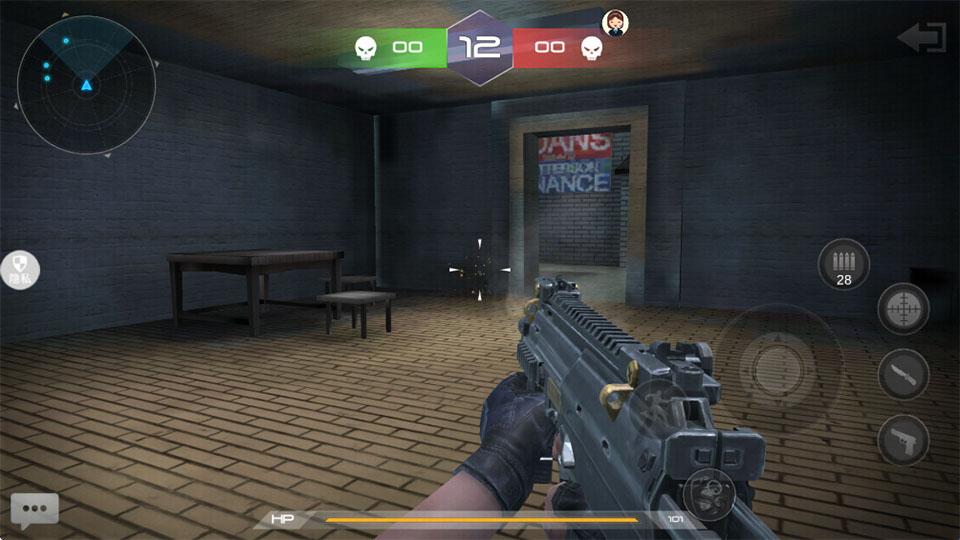Open the chat speech bubble
Screen dimensions: 960x540
coord(35,509)
